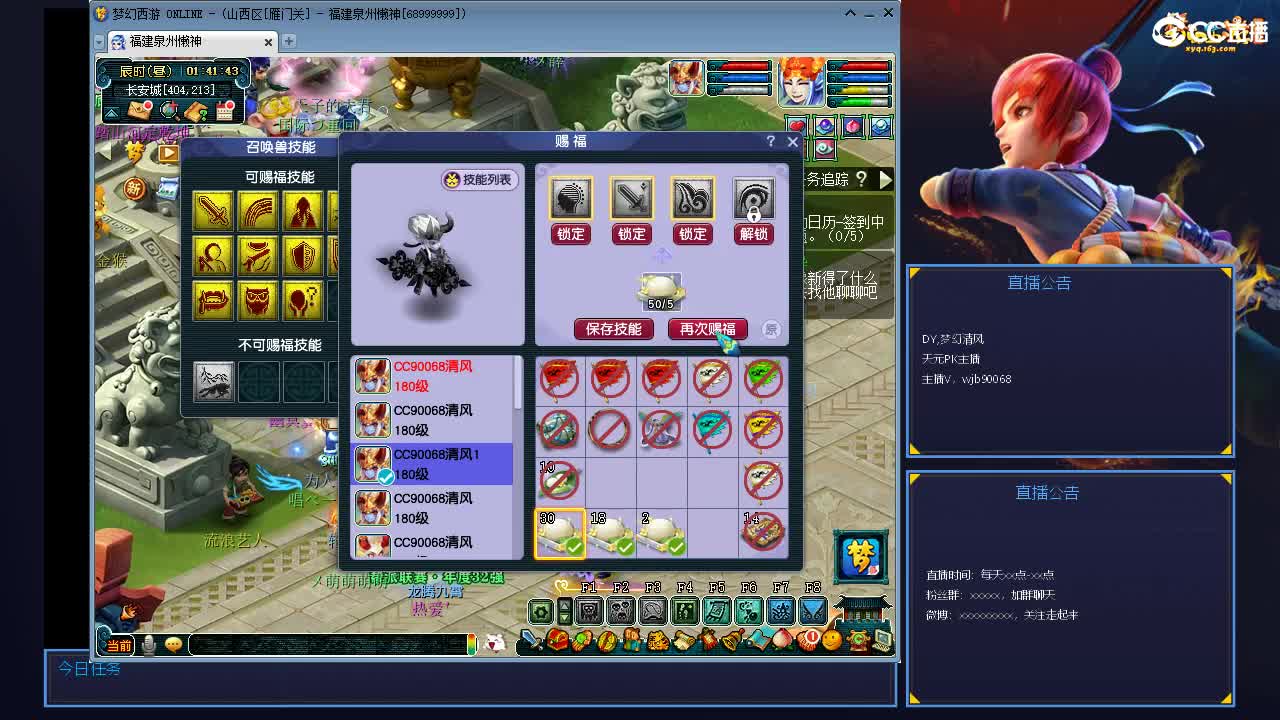Toggle 锁定 lock under the first skill
This screenshot has width=1280, height=720.
pos(569,233)
